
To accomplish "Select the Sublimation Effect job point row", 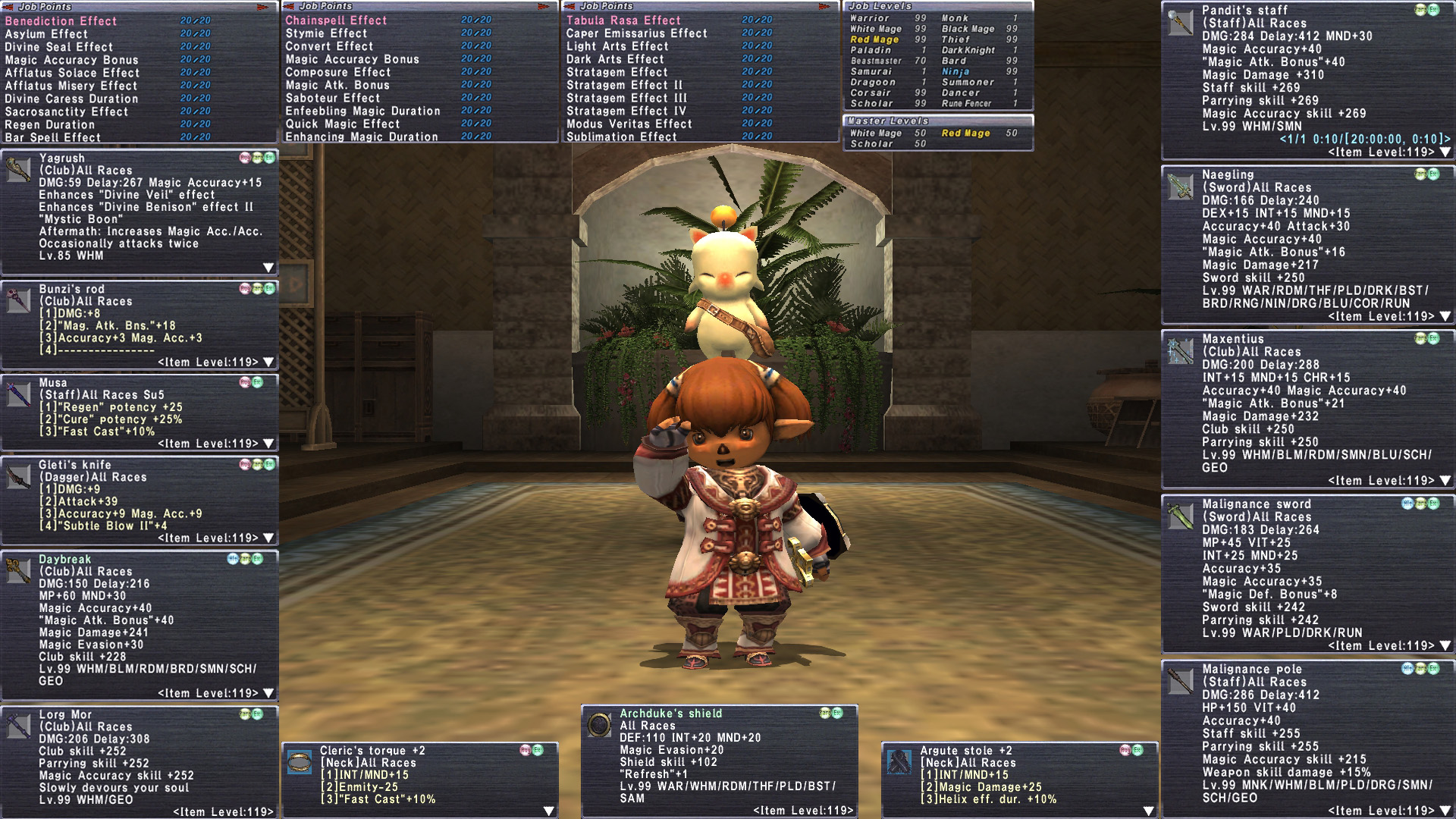I will 621,137.
